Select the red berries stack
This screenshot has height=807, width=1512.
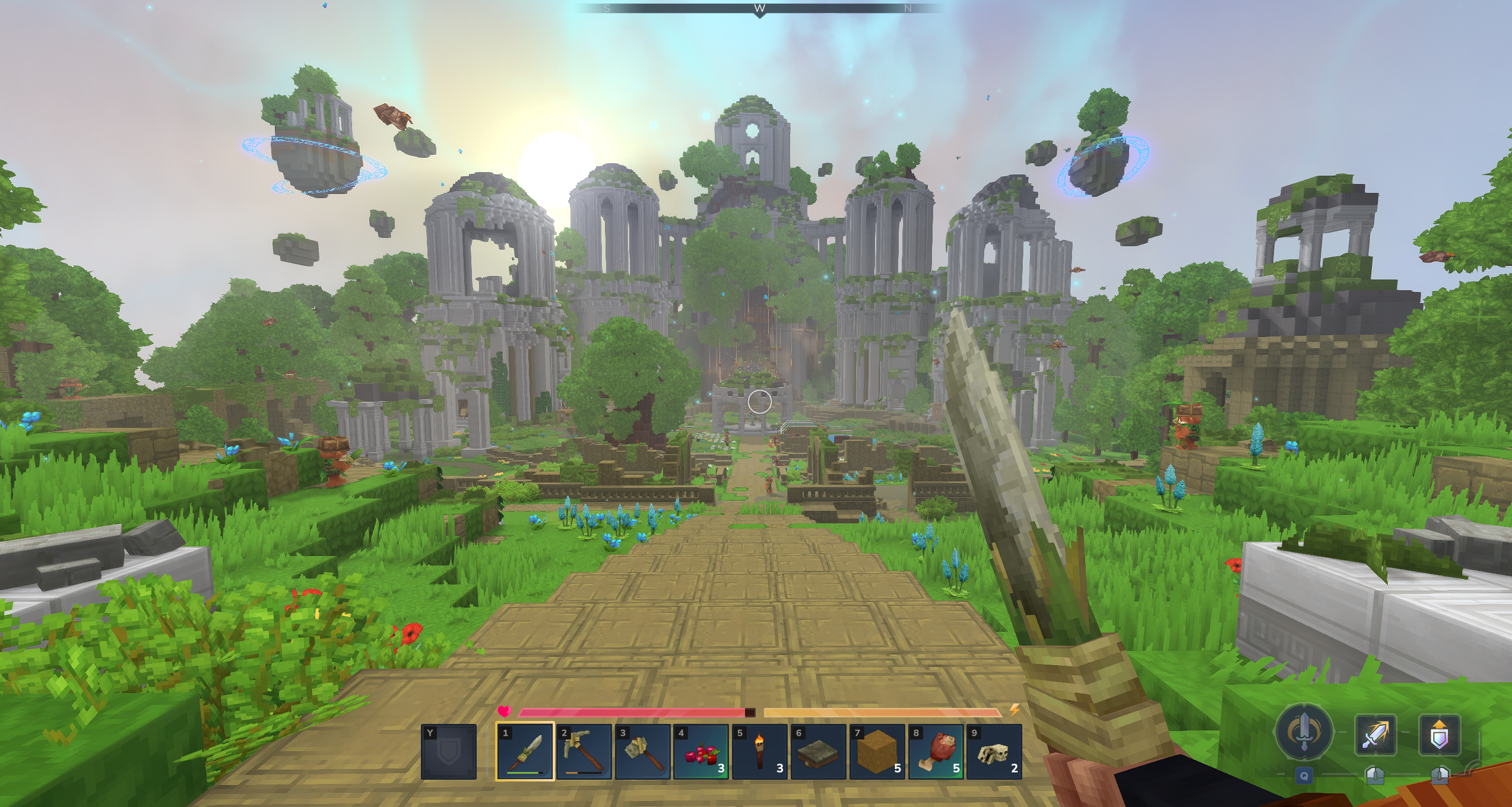coord(701,751)
